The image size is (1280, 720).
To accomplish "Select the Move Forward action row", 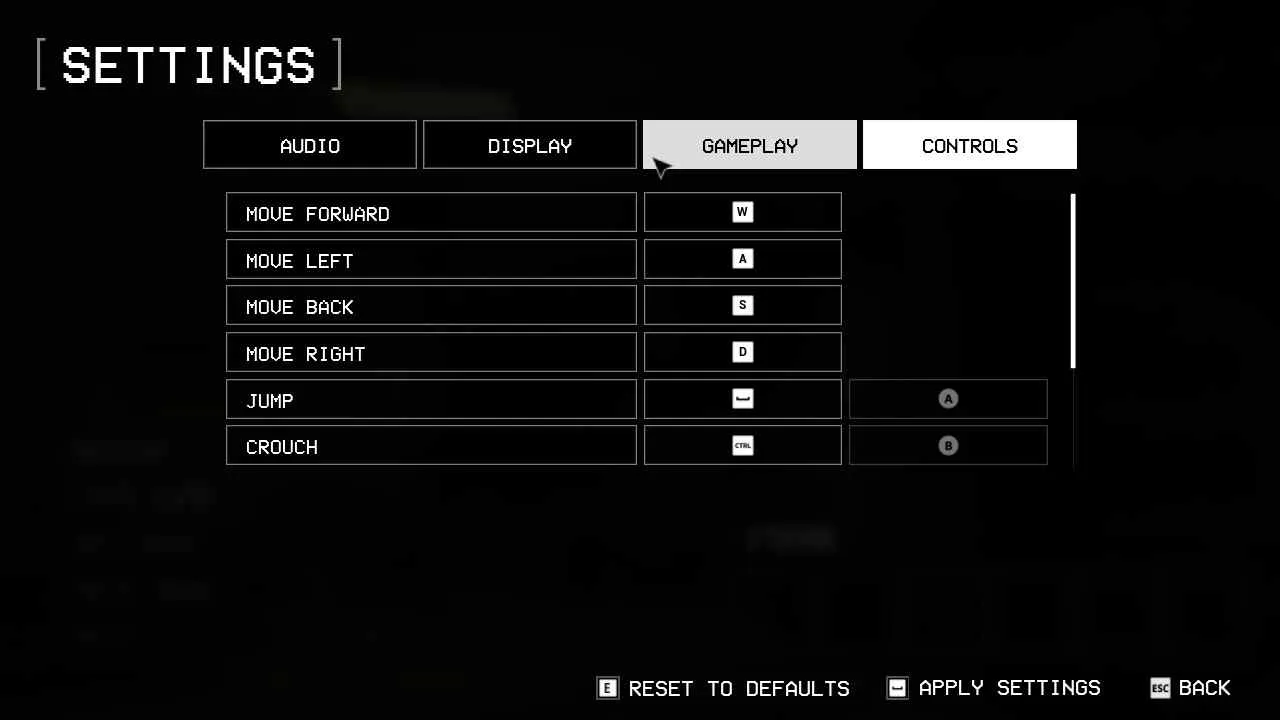I will [x=431, y=212].
